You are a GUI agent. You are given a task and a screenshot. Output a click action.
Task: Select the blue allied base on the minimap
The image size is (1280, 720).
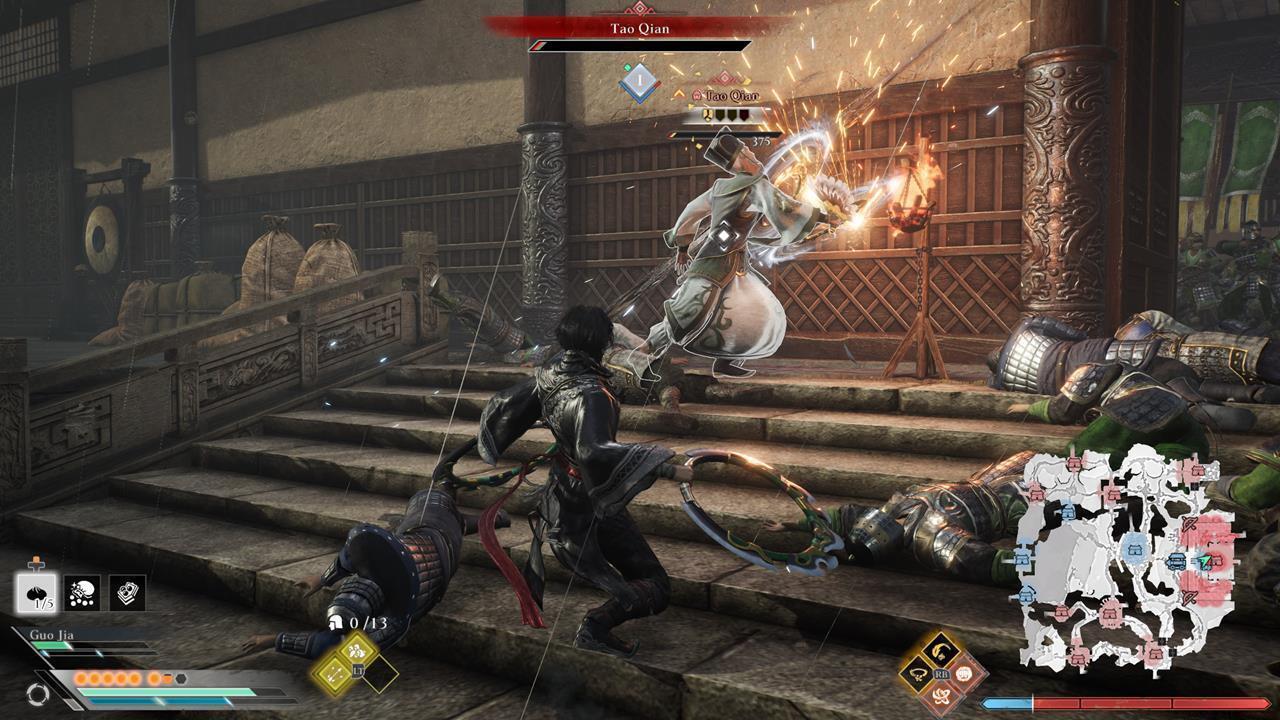1133,548
